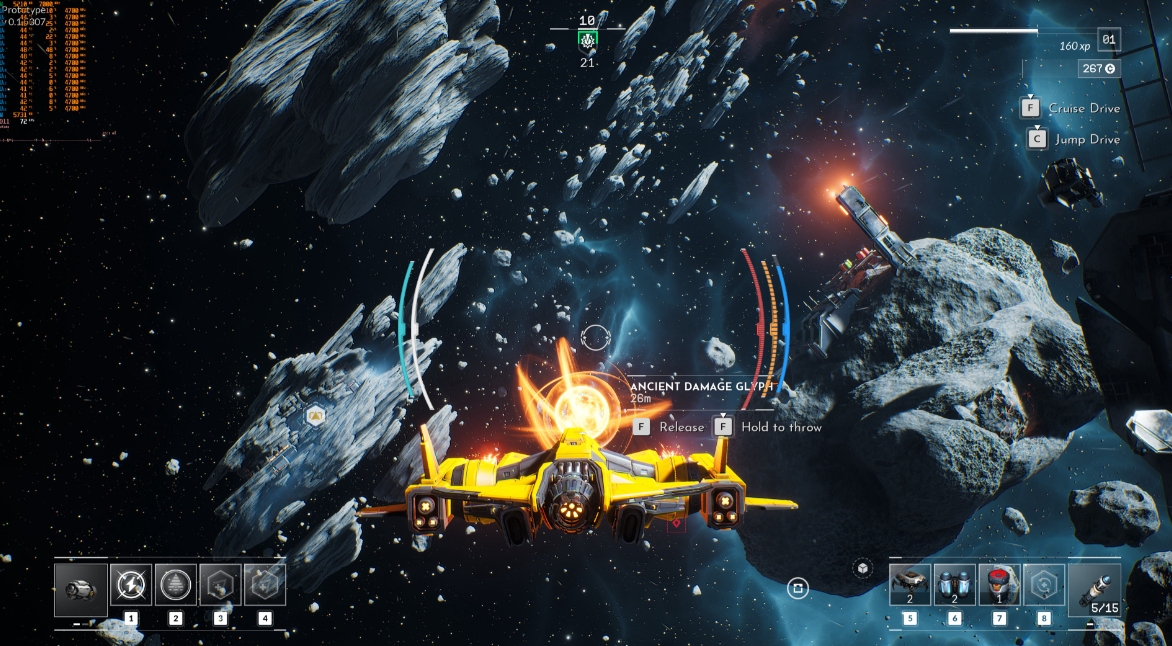Select the primary weapon slot
1172x646 pixels.
(81, 589)
